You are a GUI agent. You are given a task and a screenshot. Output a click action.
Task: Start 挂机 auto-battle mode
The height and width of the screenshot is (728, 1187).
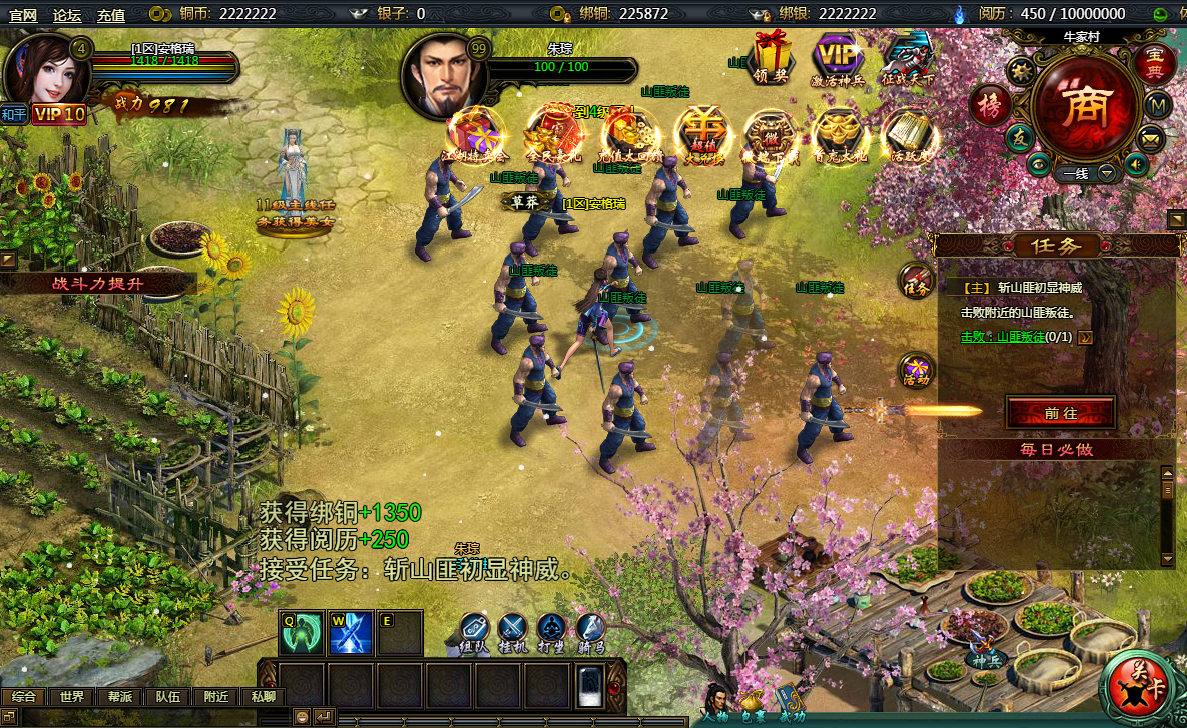[513, 632]
